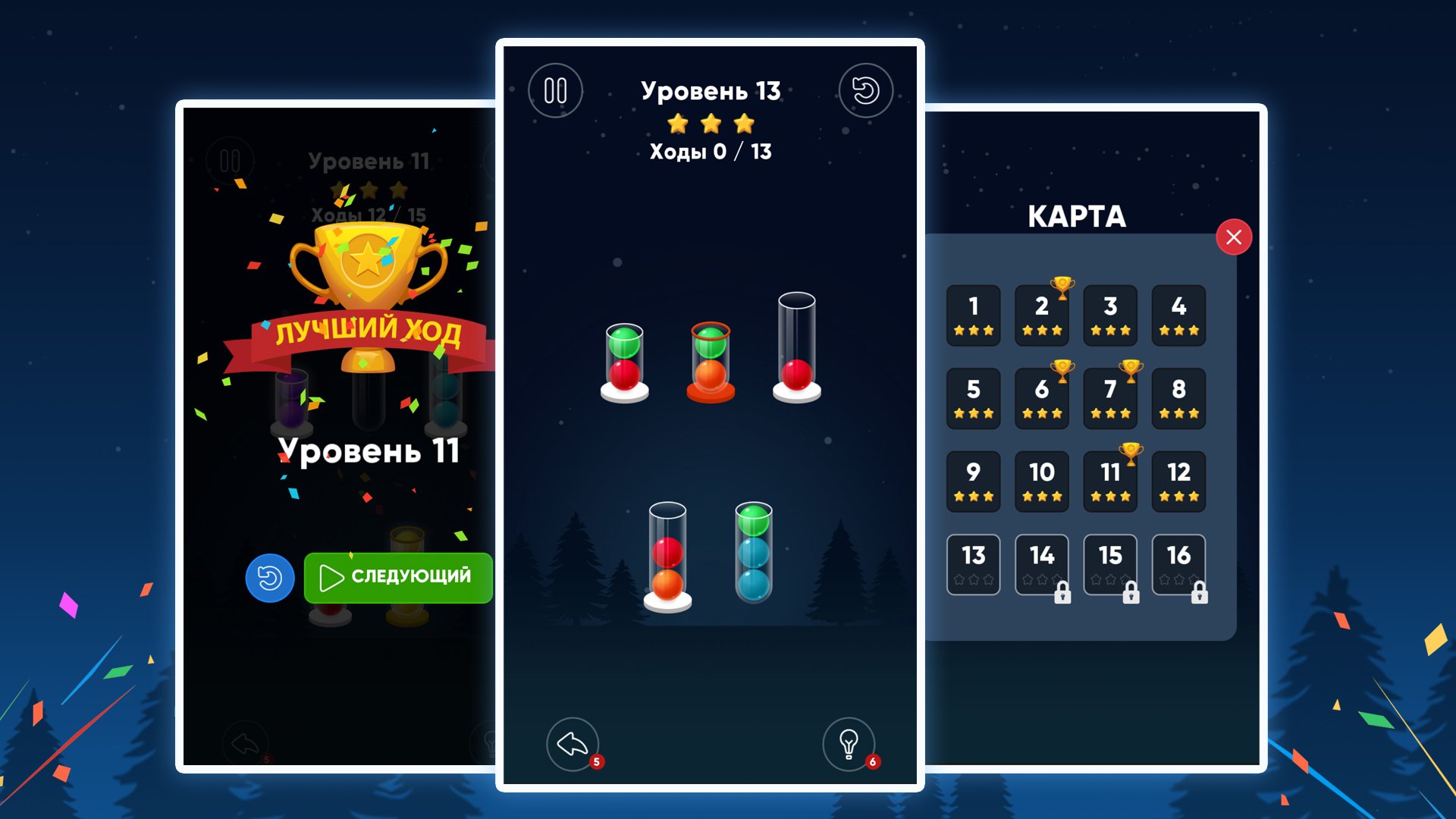Tap the lock icon on level 14
1456x819 pixels.
[1062, 595]
